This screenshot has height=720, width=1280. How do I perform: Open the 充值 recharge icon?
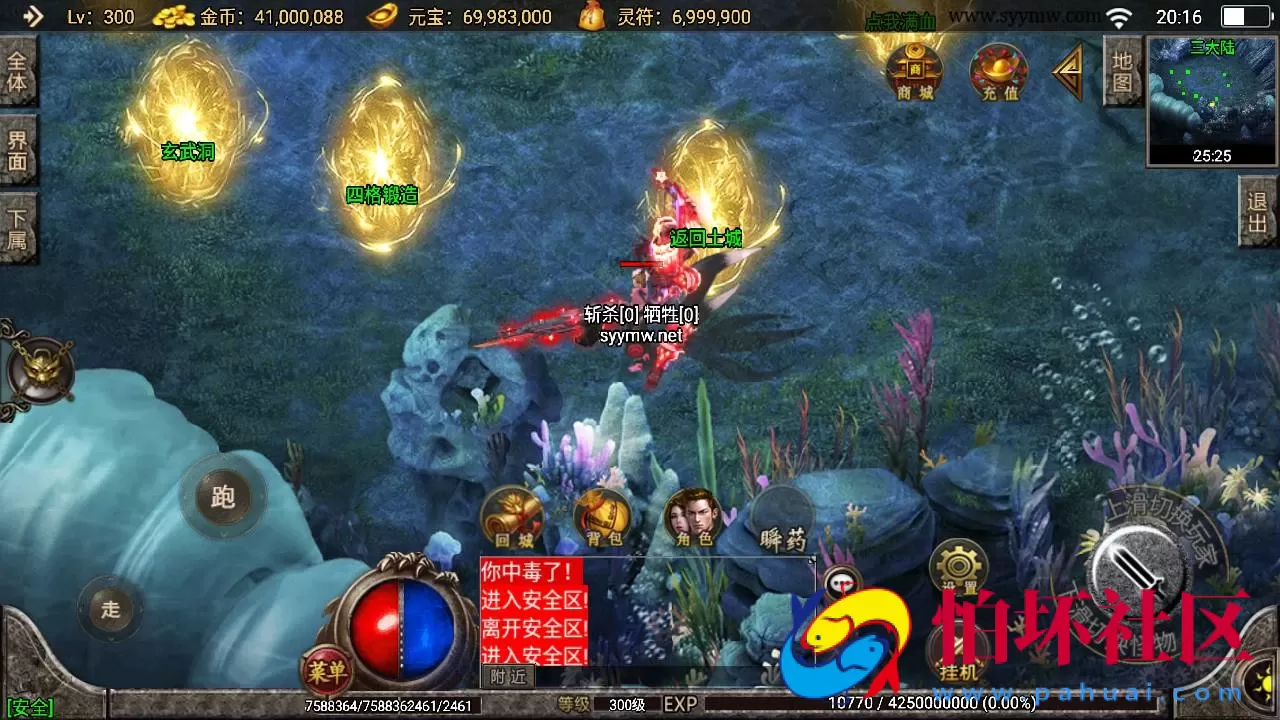pyautogui.click(x=997, y=72)
